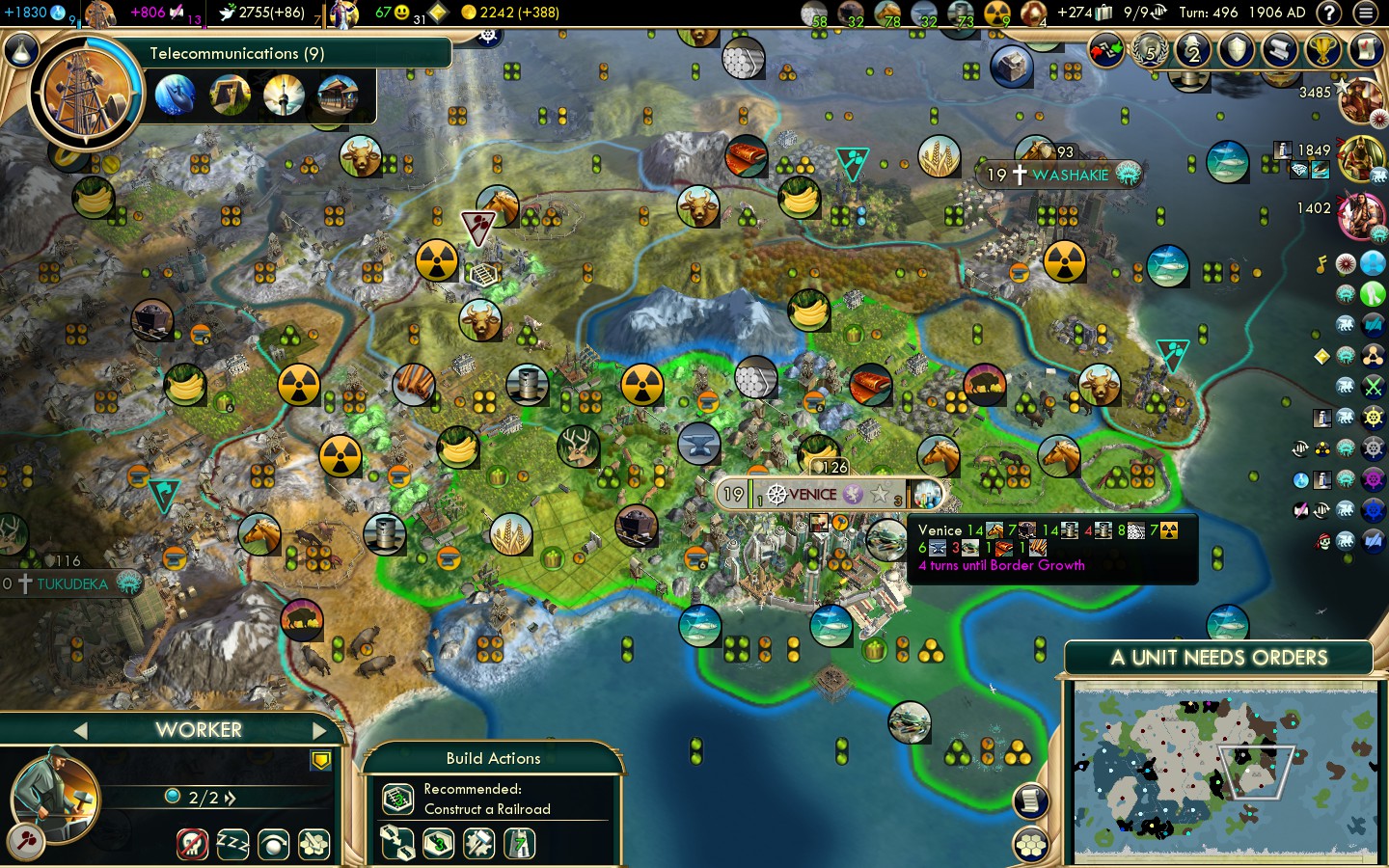The width and height of the screenshot is (1389, 868).
Task: Open the World Congress laurel icon
Action: pyautogui.click(x=1149, y=50)
